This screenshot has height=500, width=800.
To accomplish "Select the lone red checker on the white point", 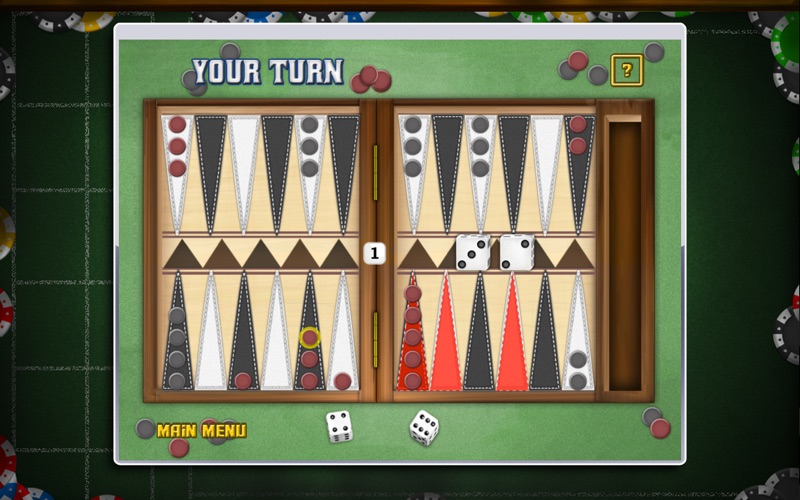I will point(343,380).
